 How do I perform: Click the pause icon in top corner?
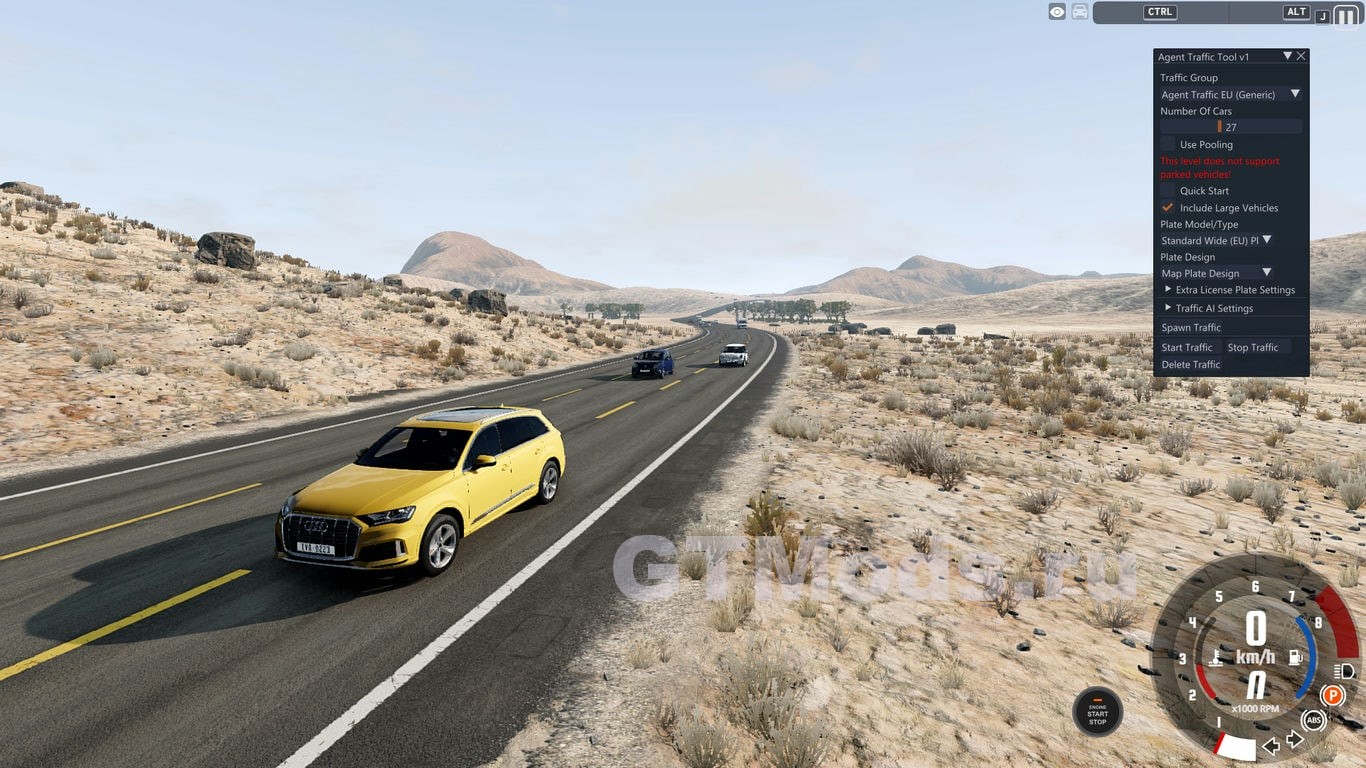[1347, 16]
